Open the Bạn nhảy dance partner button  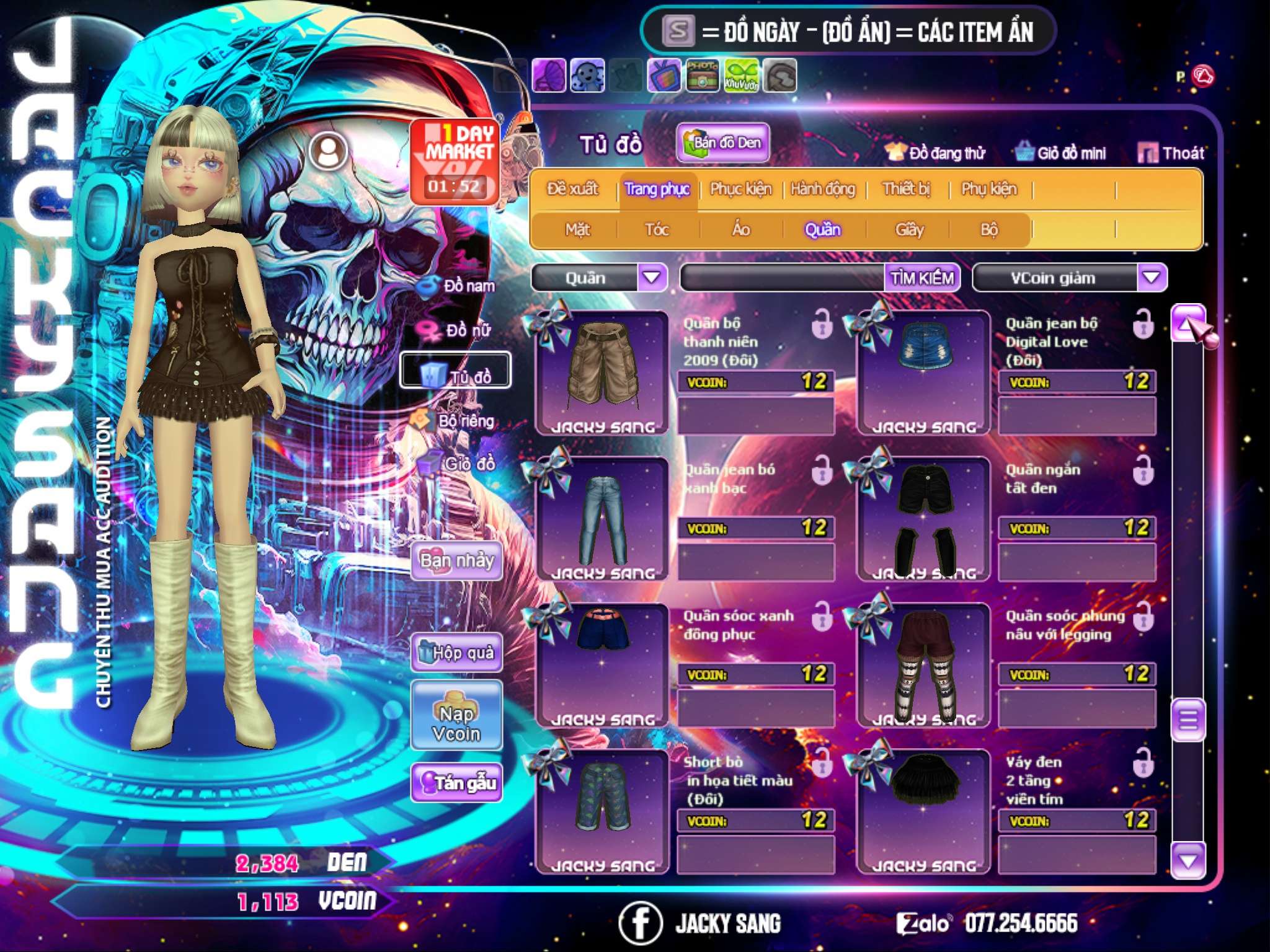pos(457,562)
